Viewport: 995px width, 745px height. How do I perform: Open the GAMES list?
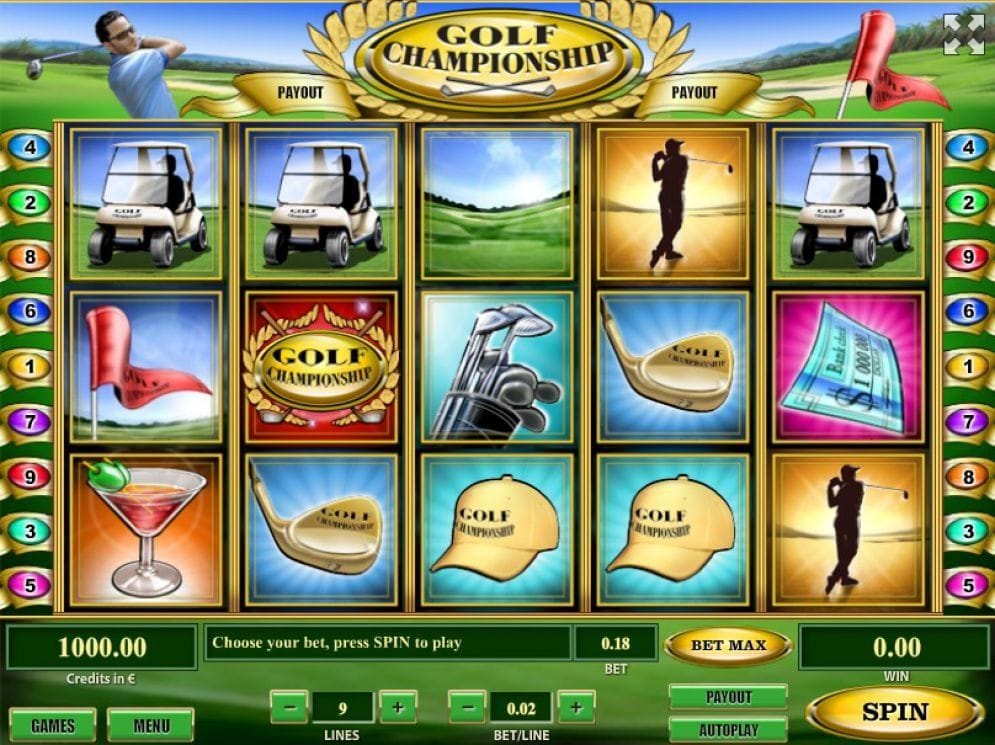click(52, 725)
